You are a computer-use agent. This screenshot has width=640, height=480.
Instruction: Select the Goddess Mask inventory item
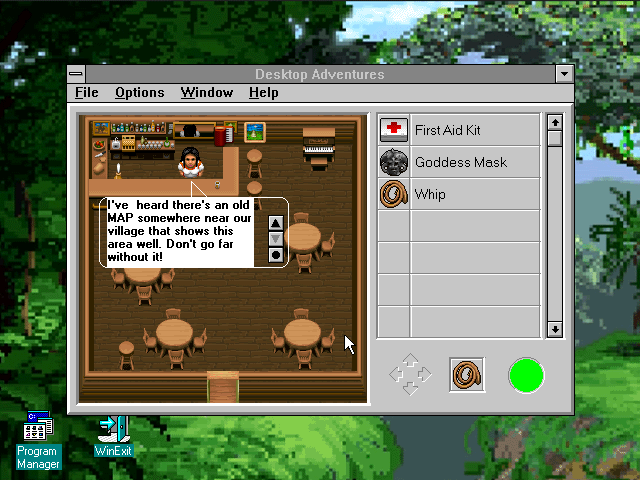[x=458, y=162]
